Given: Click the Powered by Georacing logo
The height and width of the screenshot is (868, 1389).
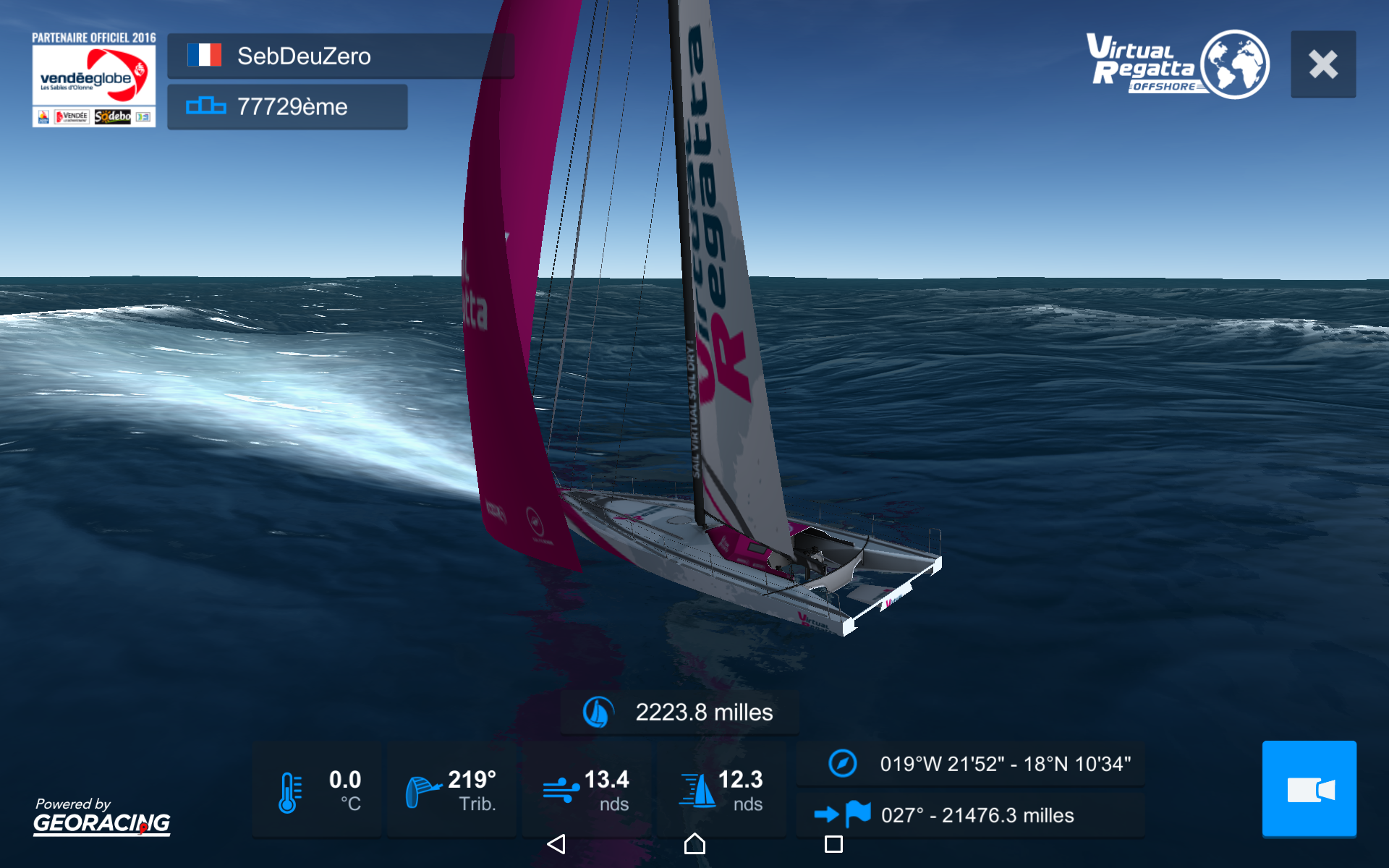Looking at the screenshot, I should (101, 816).
